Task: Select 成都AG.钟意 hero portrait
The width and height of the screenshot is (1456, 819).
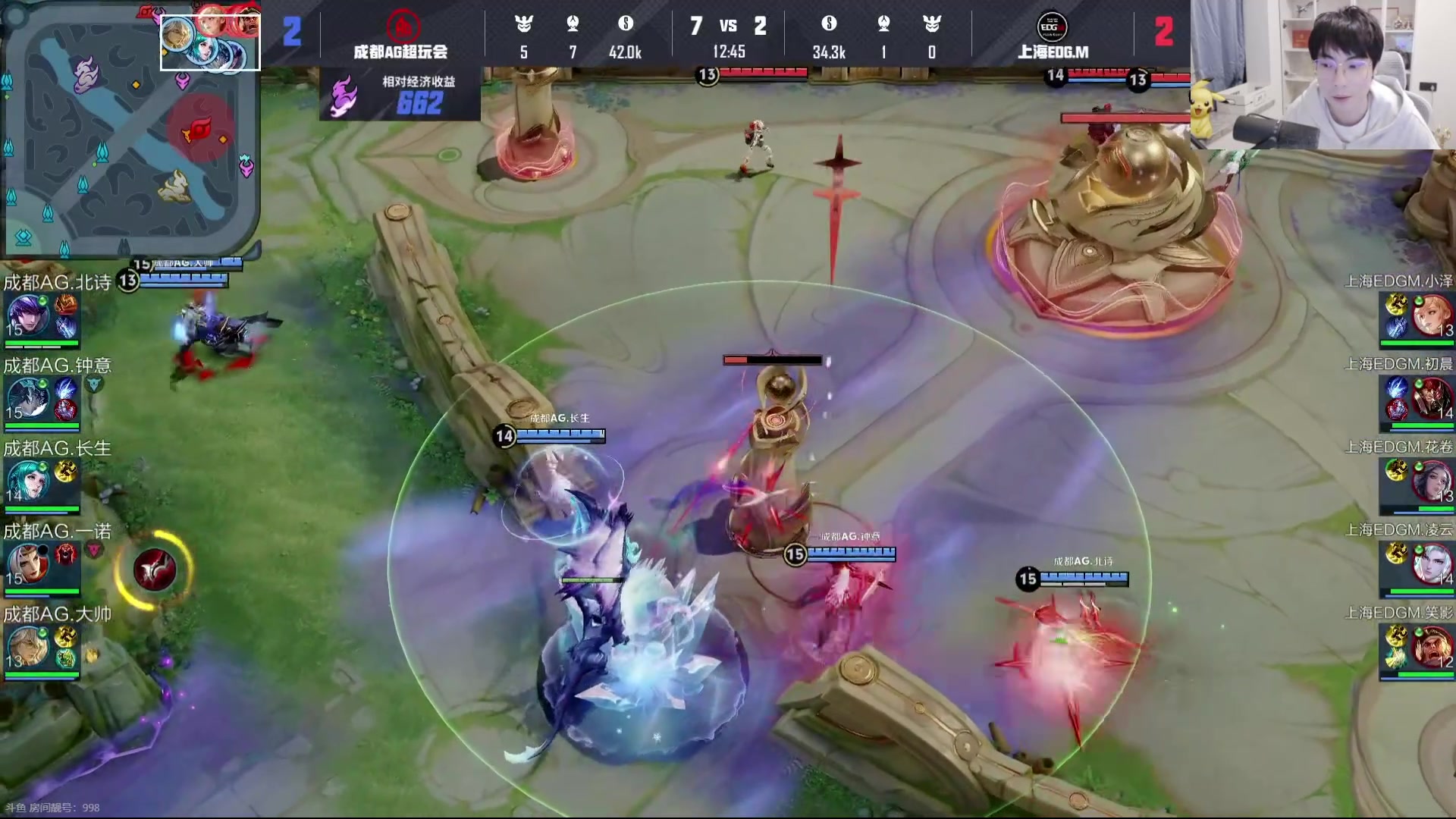Action: (x=28, y=399)
